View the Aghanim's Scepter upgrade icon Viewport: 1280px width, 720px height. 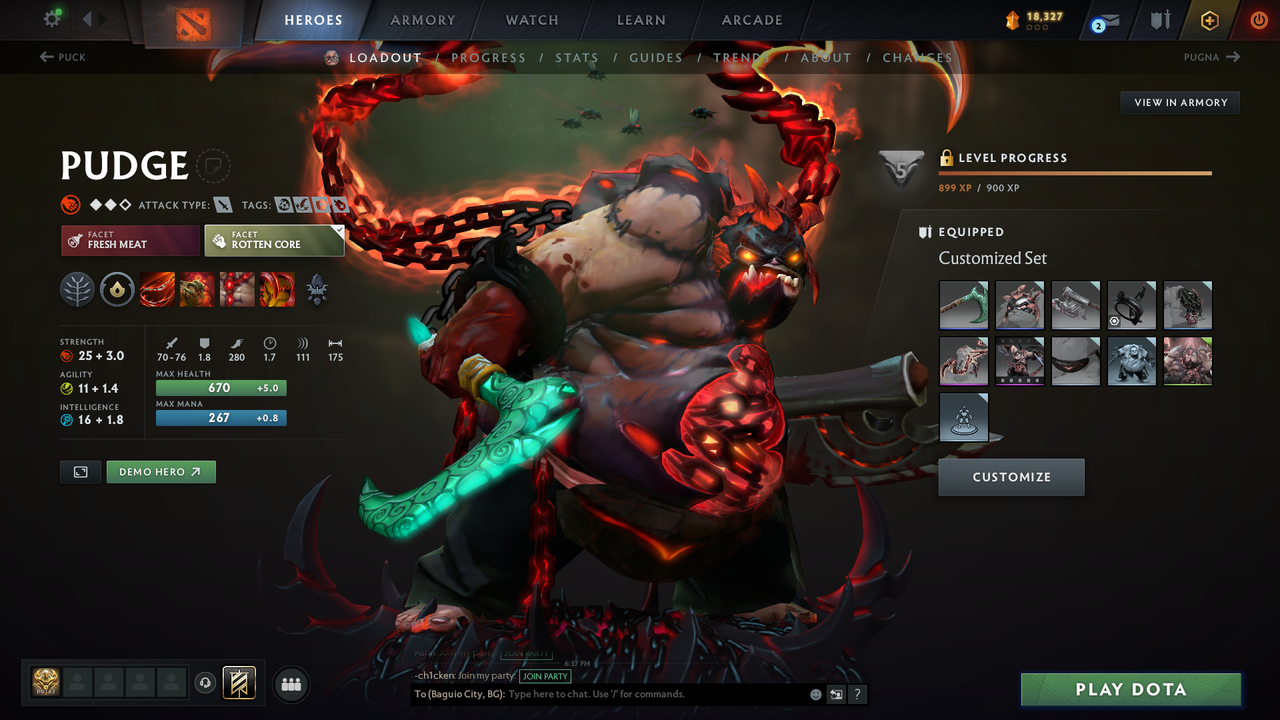point(316,290)
